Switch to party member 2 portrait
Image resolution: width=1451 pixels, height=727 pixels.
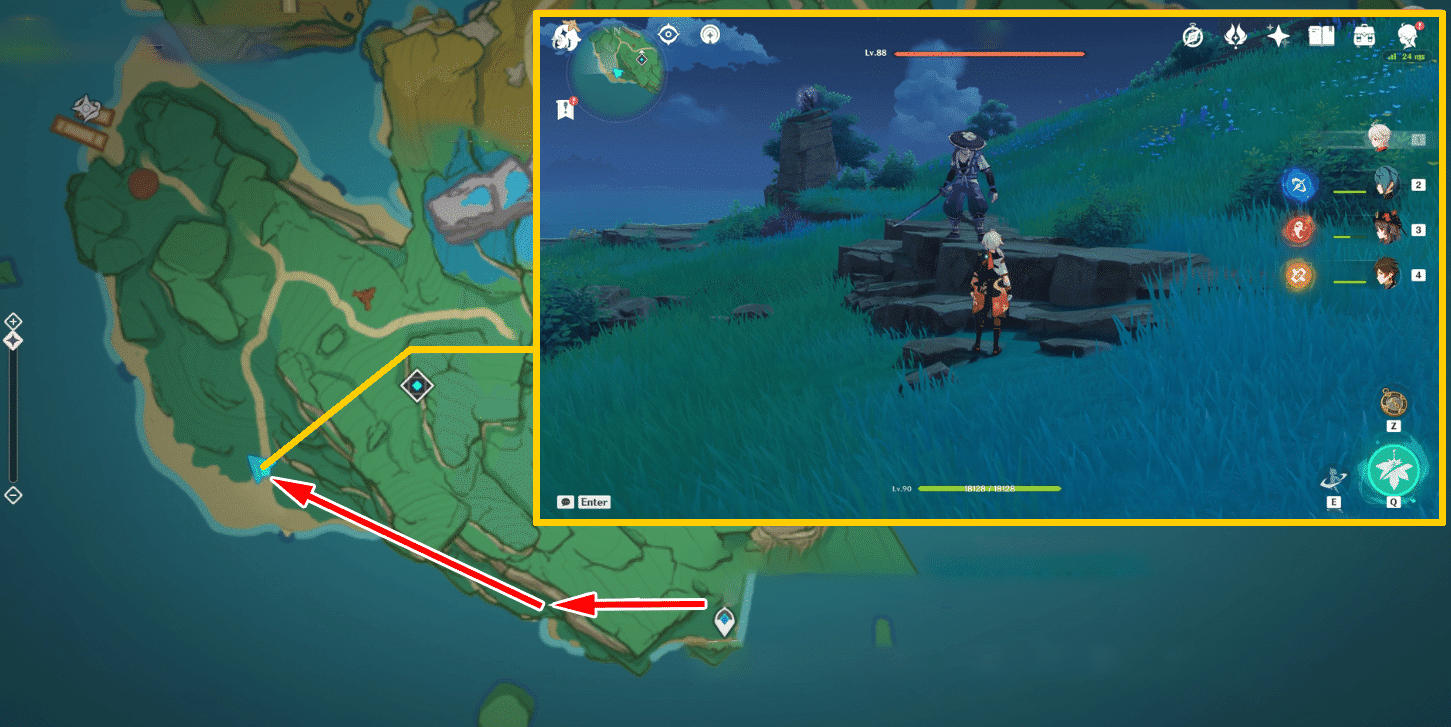[1384, 184]
